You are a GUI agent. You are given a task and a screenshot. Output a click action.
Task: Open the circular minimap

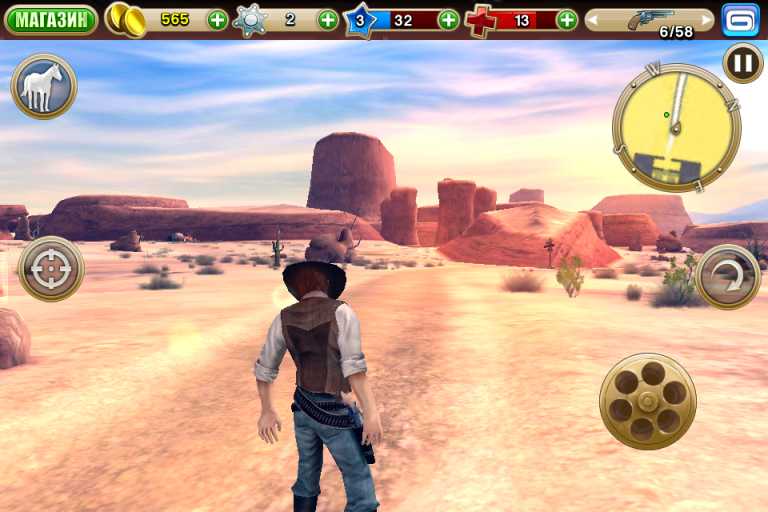(x=676, y=127)
